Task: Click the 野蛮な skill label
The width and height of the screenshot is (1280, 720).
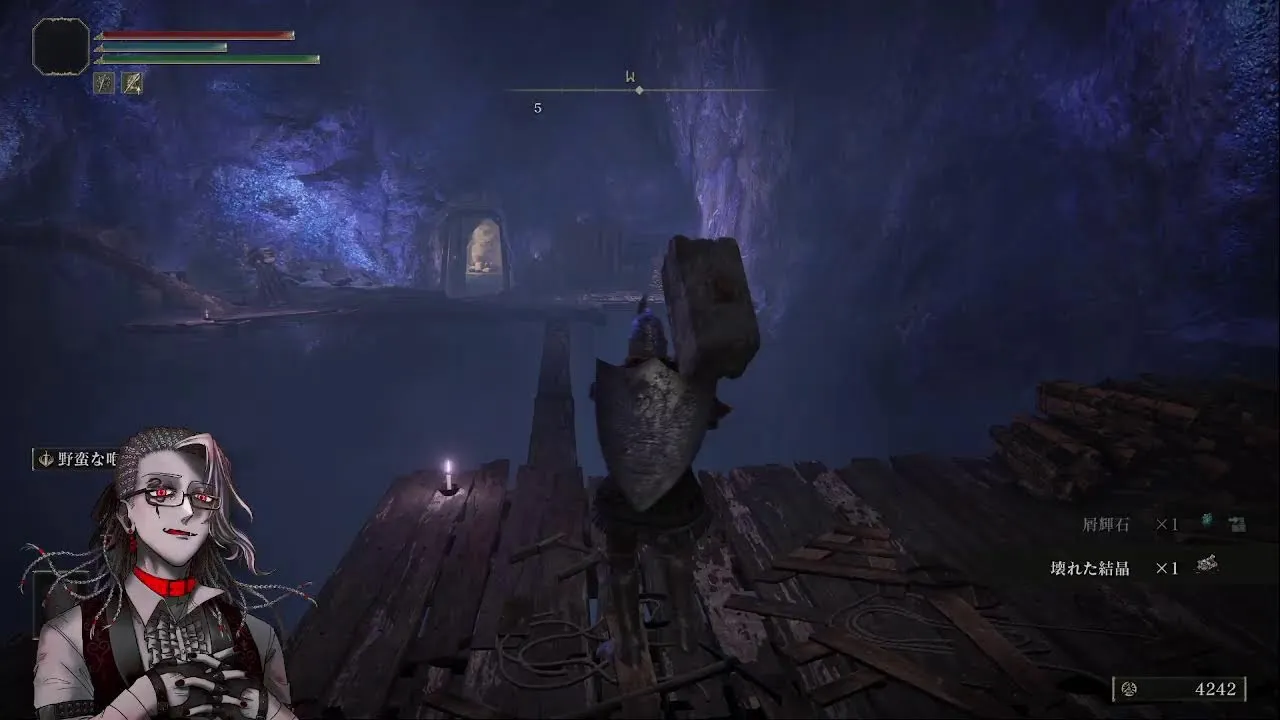Action: pyautogui.click(x=82, y=459)
